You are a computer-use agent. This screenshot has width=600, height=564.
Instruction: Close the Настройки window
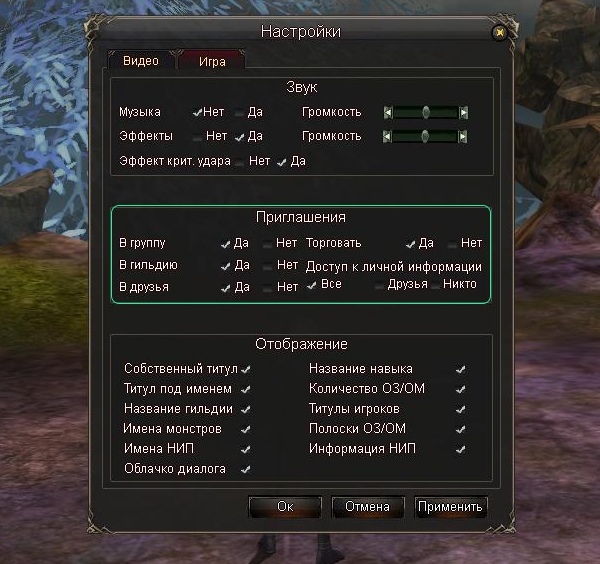point(498,32)
